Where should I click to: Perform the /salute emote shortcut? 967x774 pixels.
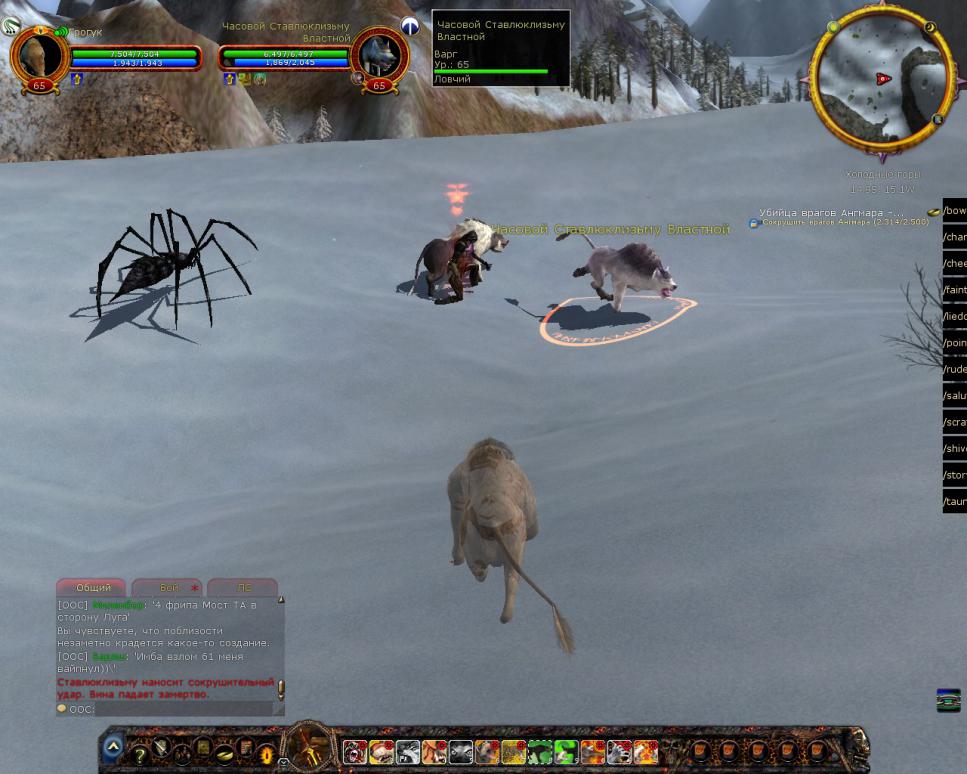click(x=955, y=396)
